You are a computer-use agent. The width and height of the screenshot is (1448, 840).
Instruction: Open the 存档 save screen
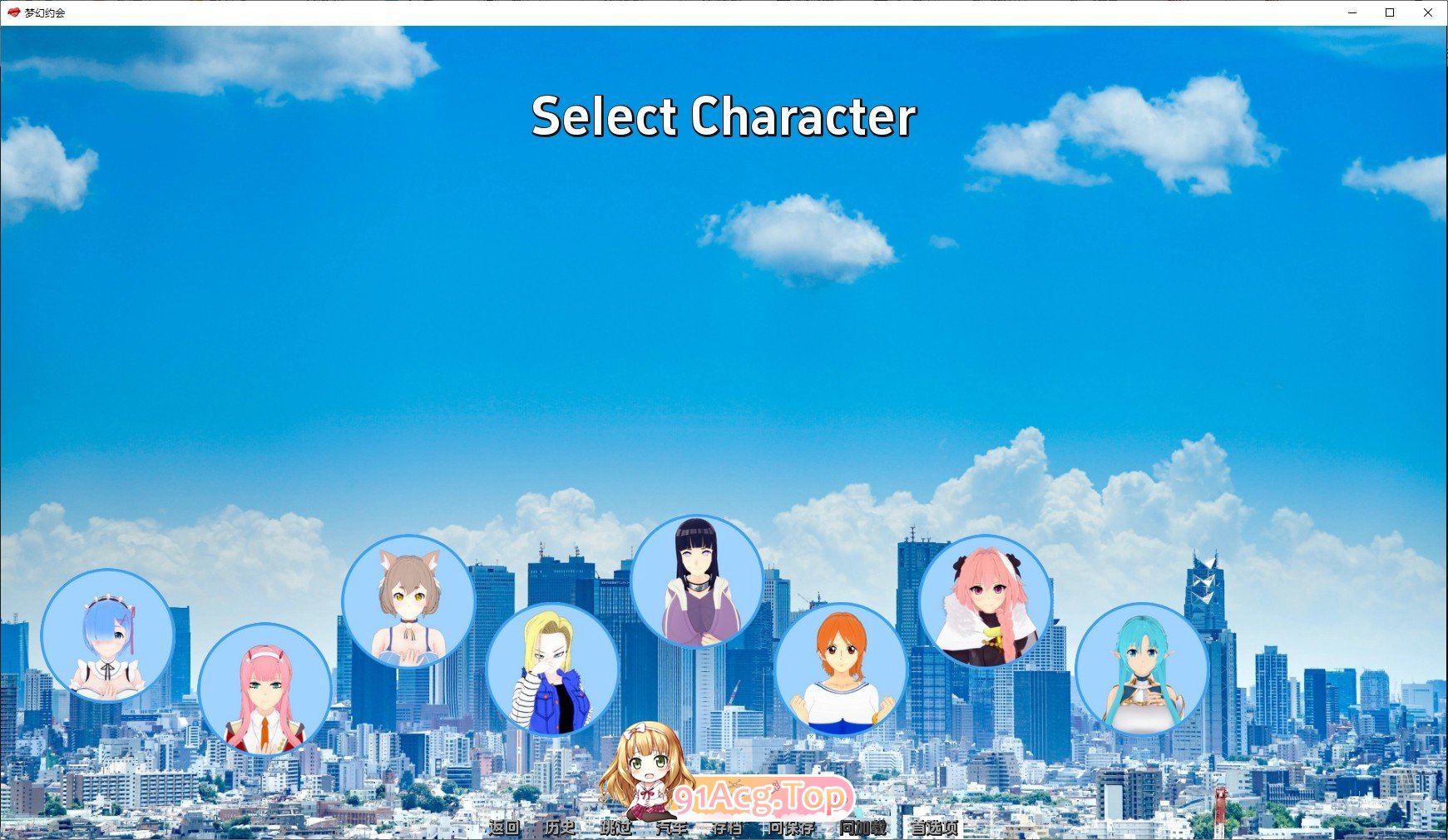tap(728, 828)
